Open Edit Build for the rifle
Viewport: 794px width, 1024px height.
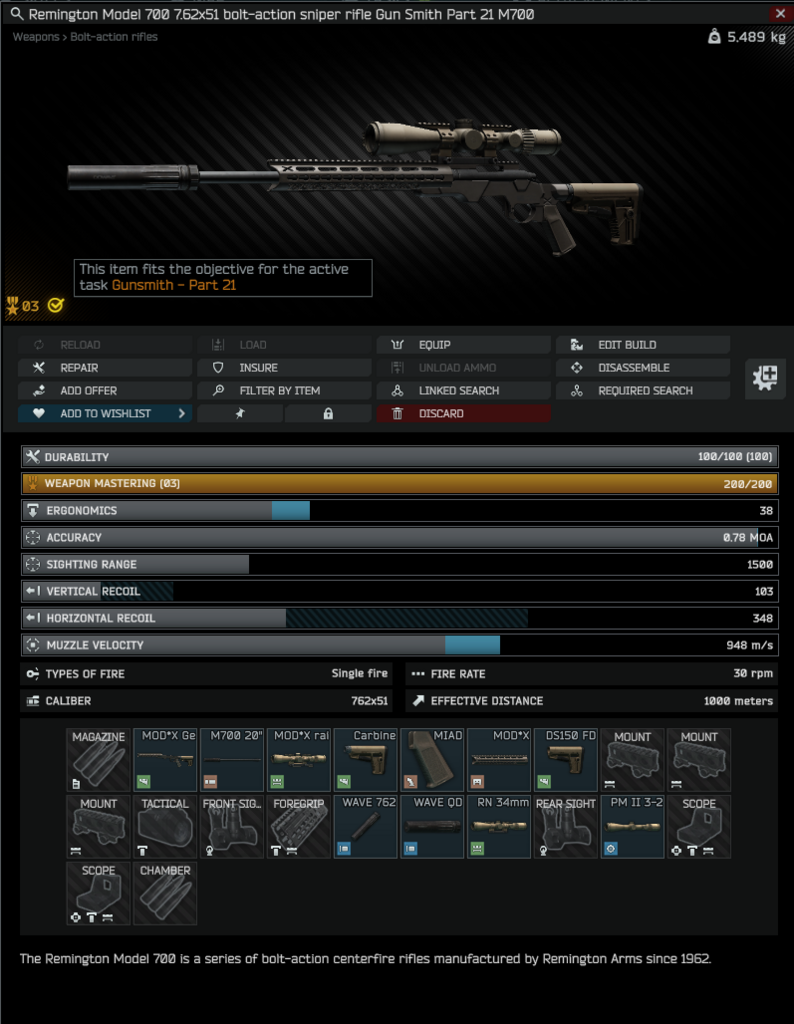[643, 344]
